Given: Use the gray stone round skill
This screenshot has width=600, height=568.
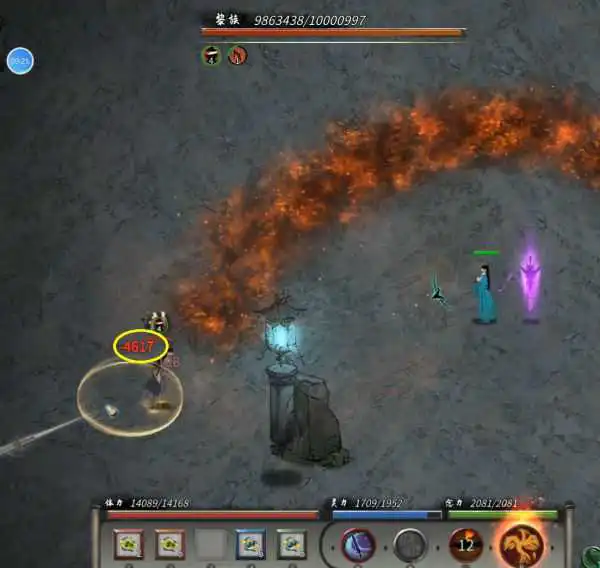Looking at the screenshot, I should tap(410, 545).
